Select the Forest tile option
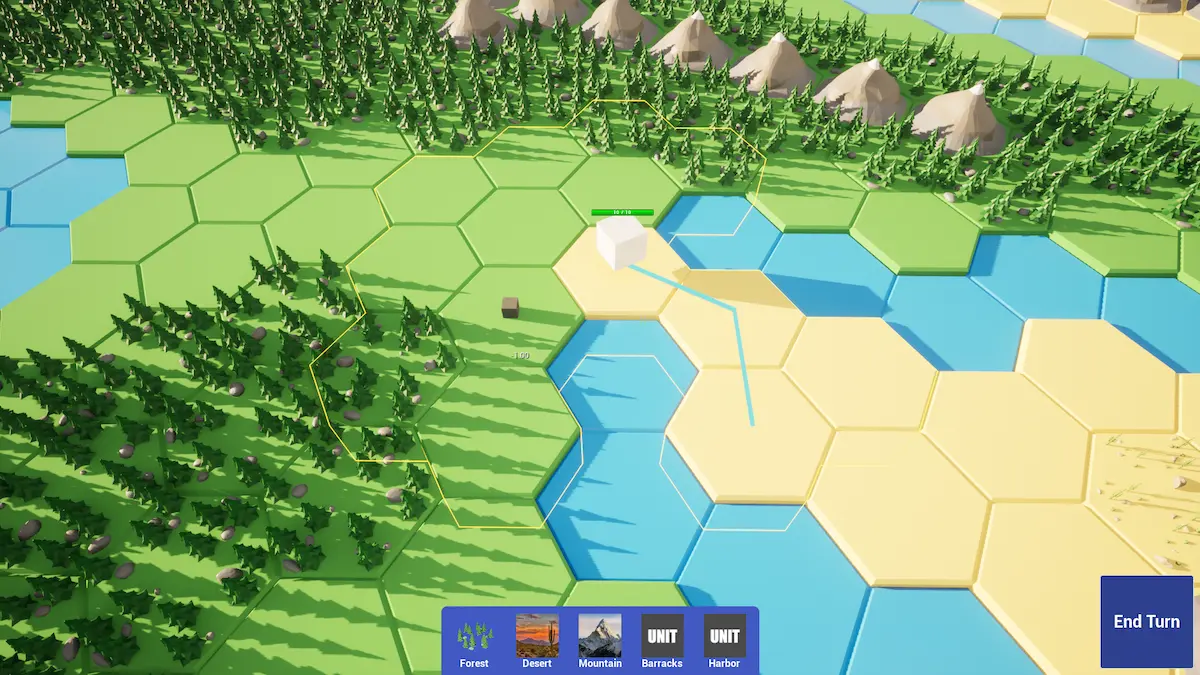Viewport: 1200px width, 675px height. (475, 640)
